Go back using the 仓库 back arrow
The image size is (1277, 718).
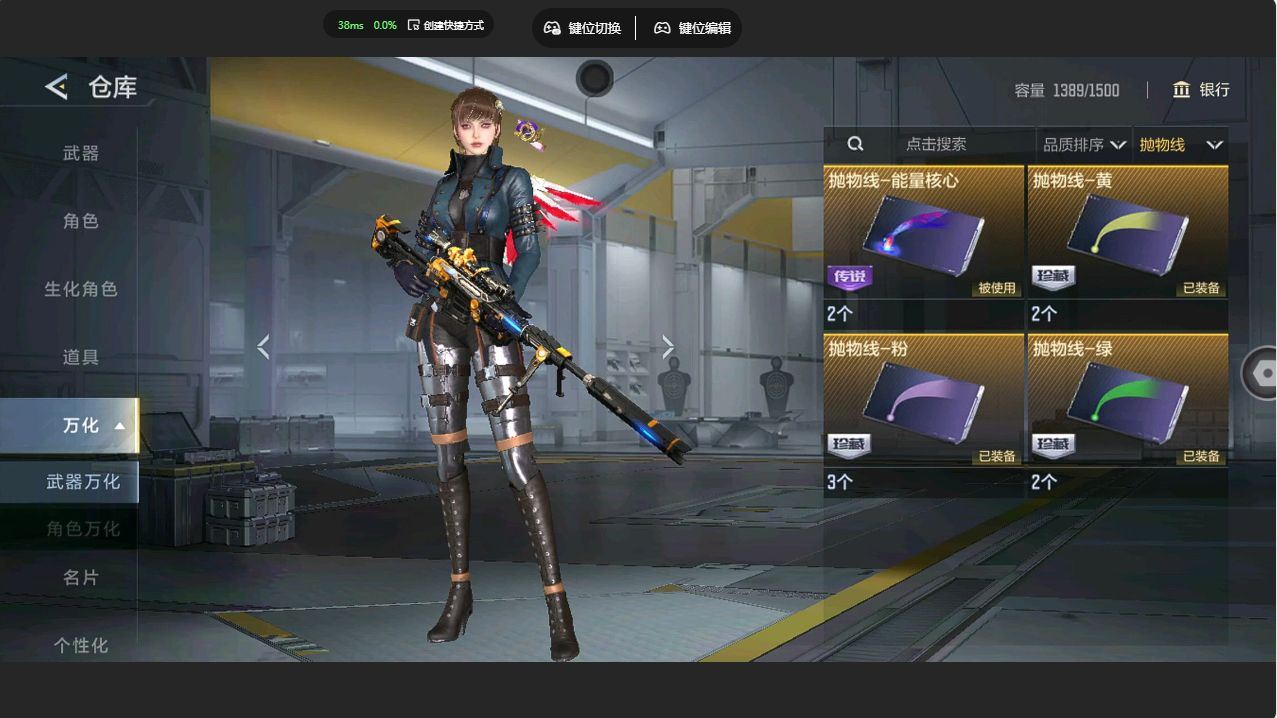(x=57, y=87)
